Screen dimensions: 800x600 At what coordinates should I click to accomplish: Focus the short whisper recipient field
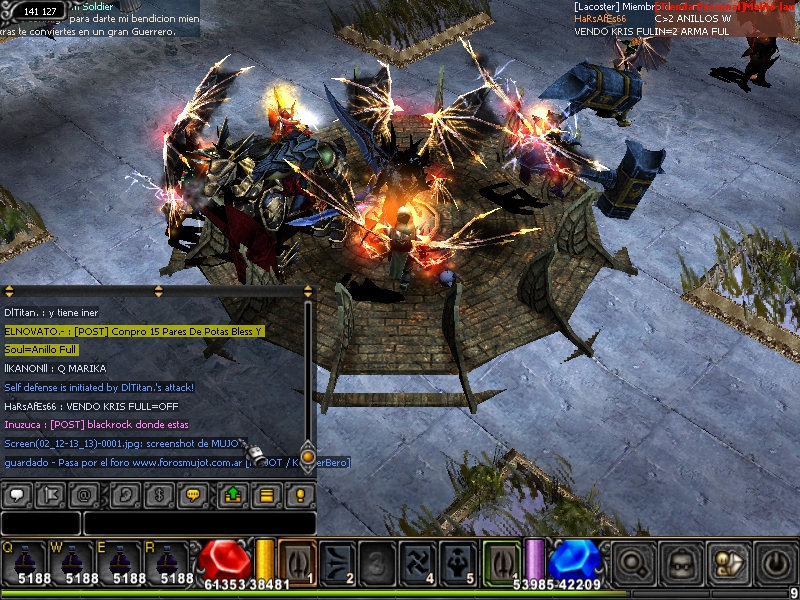41,523
